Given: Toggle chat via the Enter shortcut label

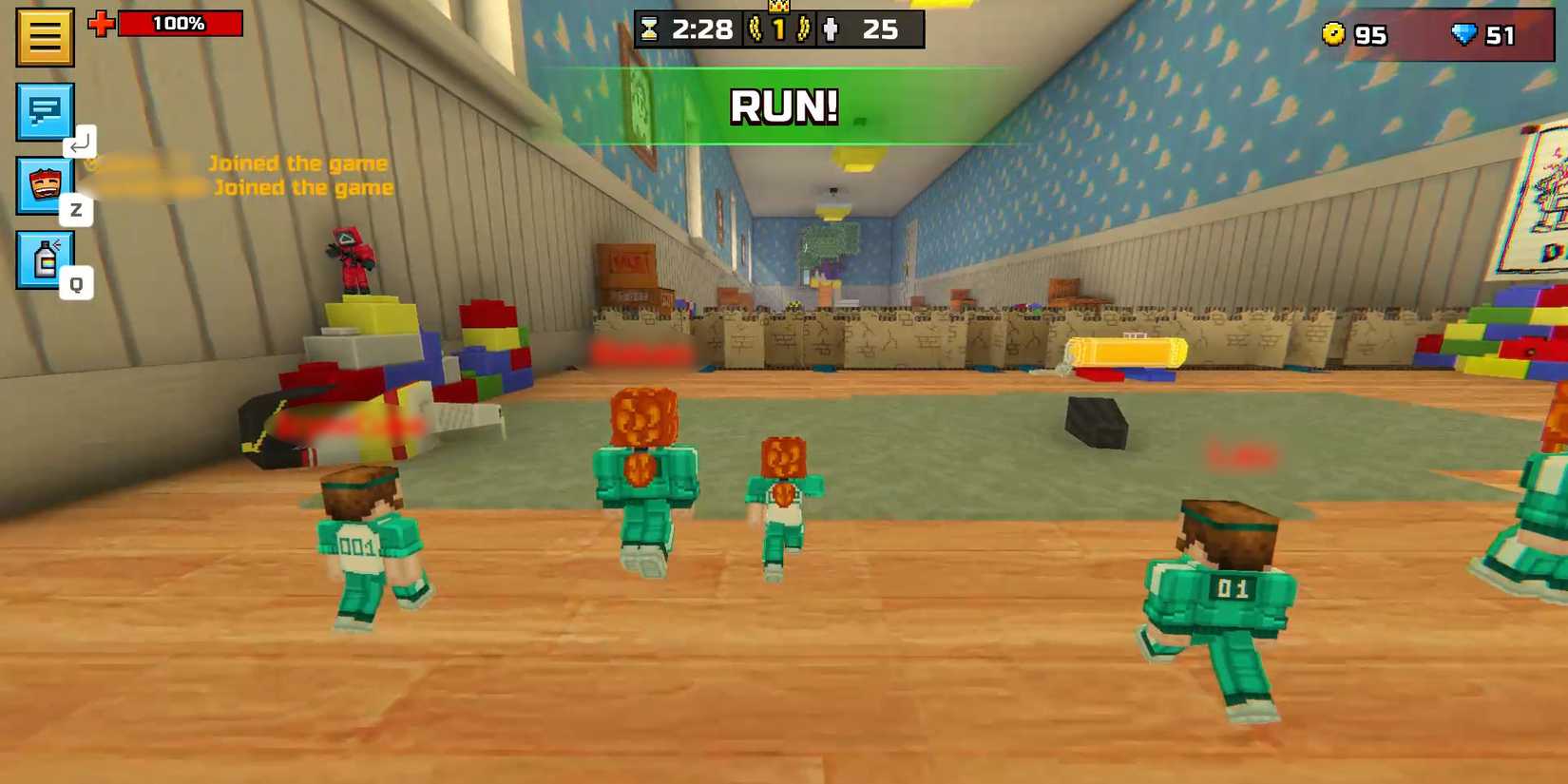Looking at the screenshot, I should [x=81, y=143].
